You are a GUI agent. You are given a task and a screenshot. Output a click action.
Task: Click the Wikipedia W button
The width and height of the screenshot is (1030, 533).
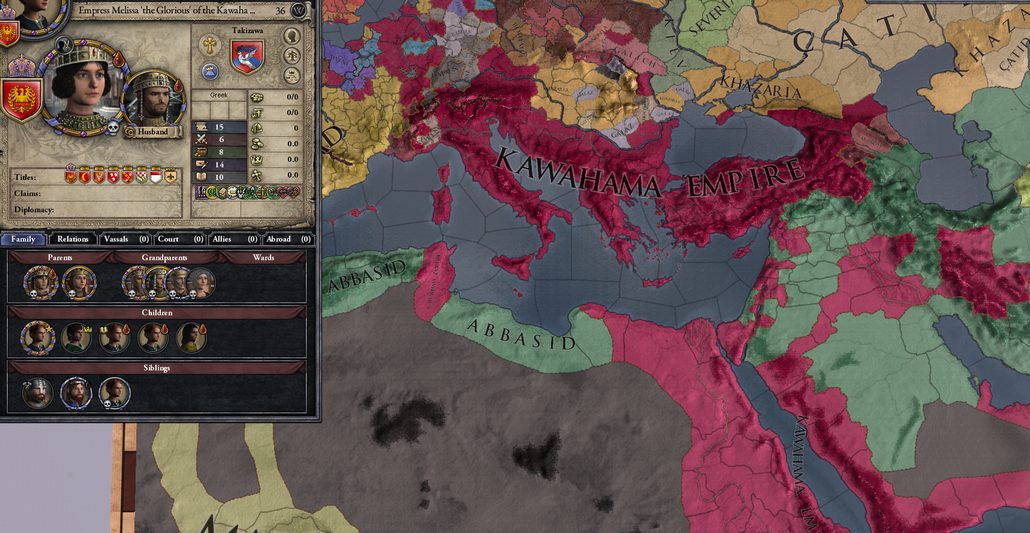coord(300,9)
